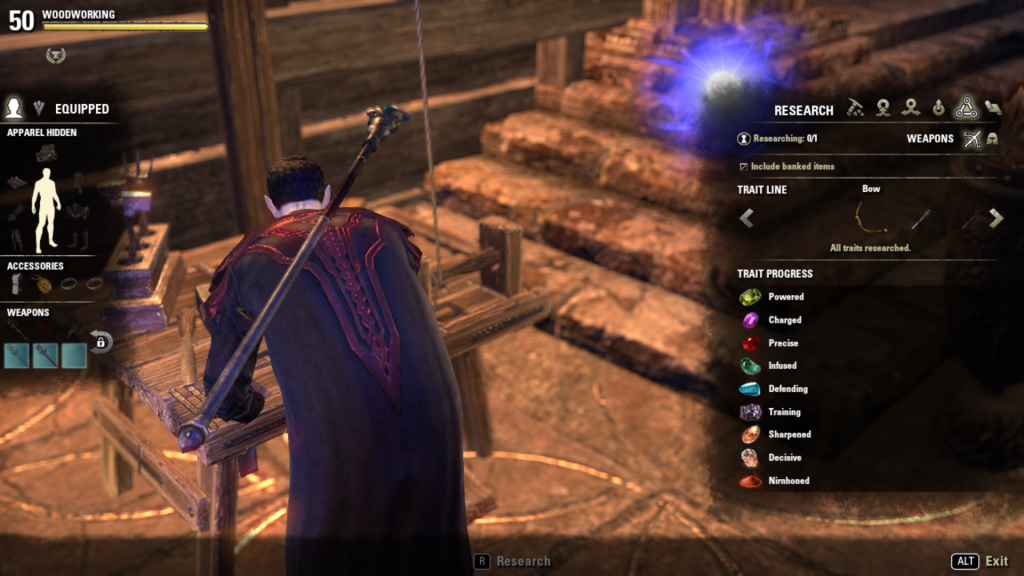The image size is (1024, 576).
Task: Select the Weapons crossed-bow filter
Action: pos(971,139)
